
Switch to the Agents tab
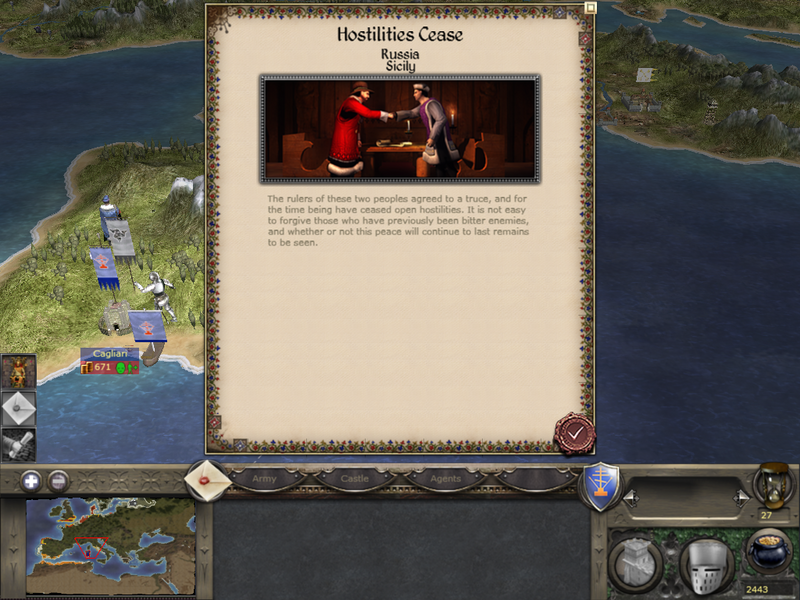pos(445,479)
